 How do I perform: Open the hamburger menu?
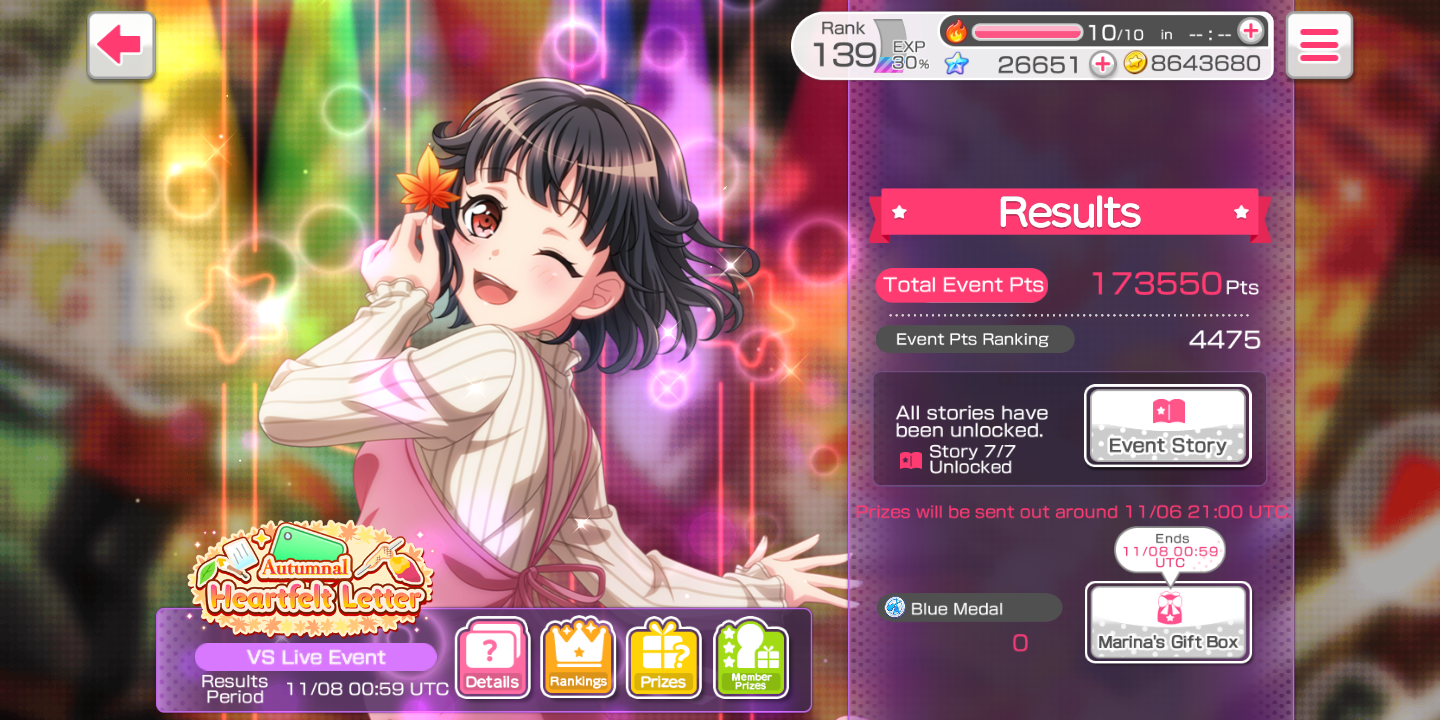pos(1318,46)
